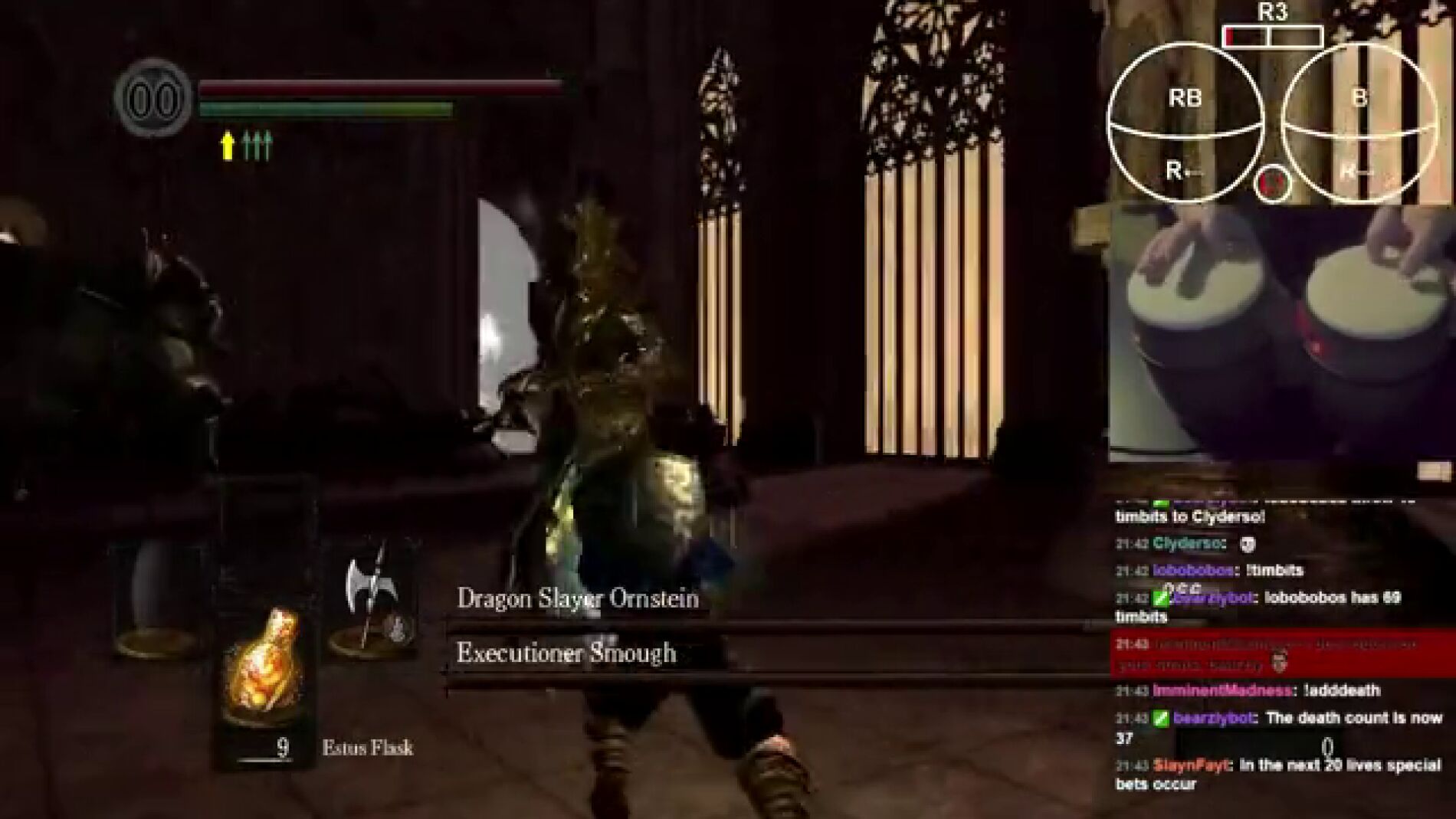Click SlaynFayt's username in chat
This screenshot has width=1456, height=819.
(x=1191, y=765)
